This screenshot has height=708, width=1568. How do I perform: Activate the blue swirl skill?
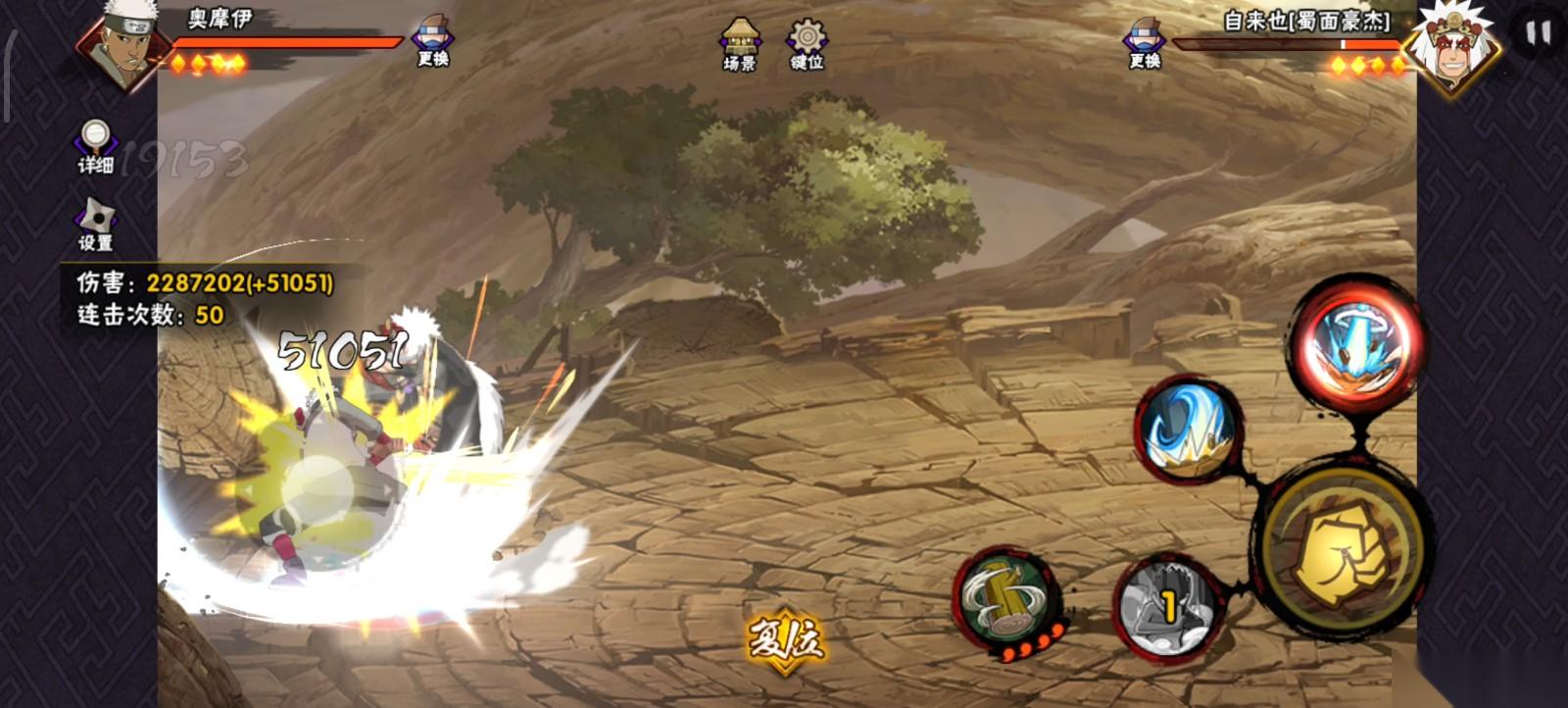(1188, 430)
